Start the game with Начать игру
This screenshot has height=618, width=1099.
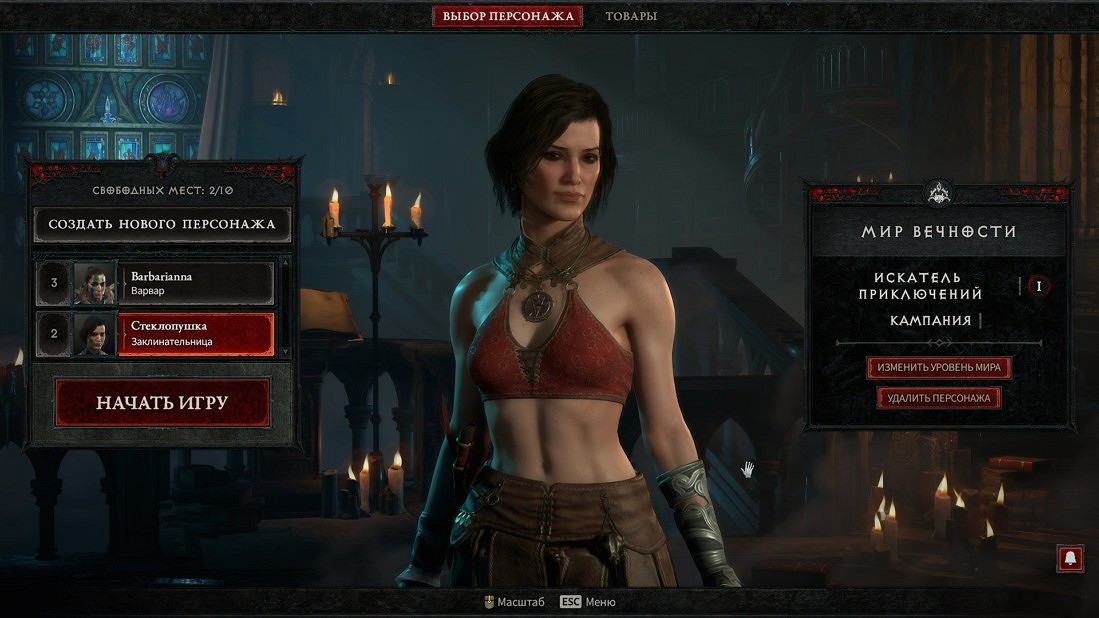click(162, 403)
